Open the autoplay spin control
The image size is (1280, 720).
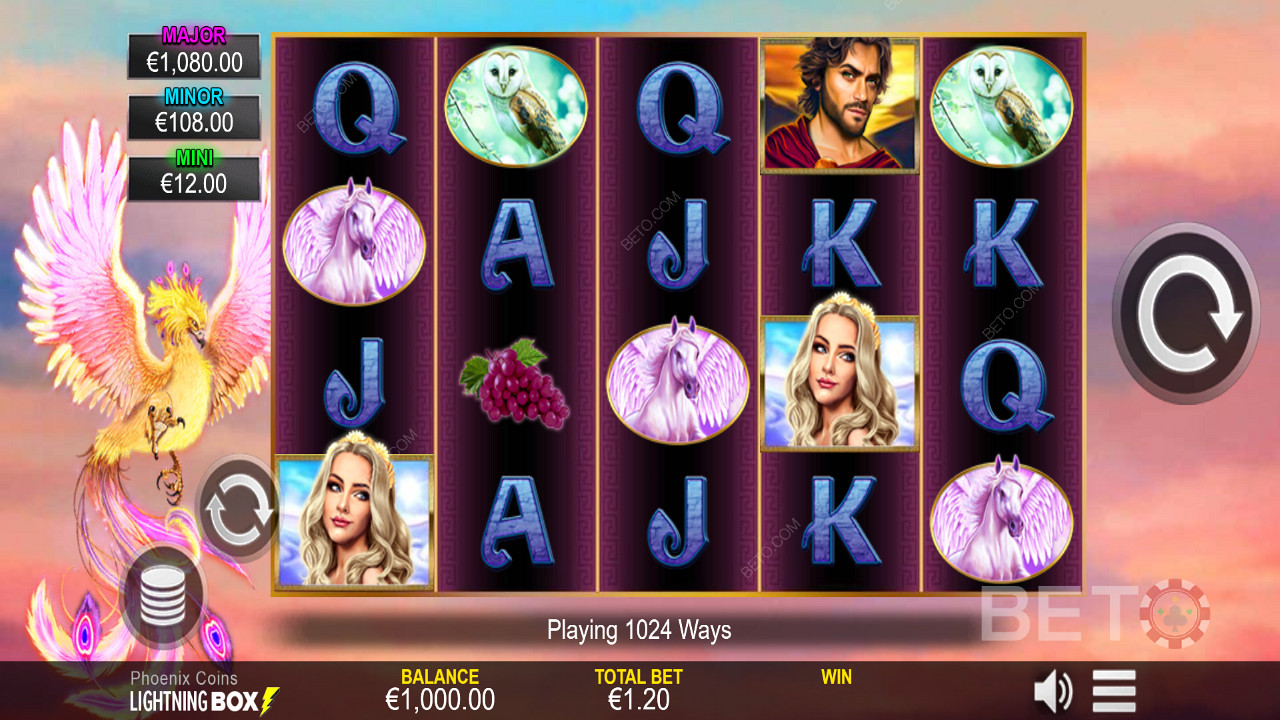click(238, 509)
